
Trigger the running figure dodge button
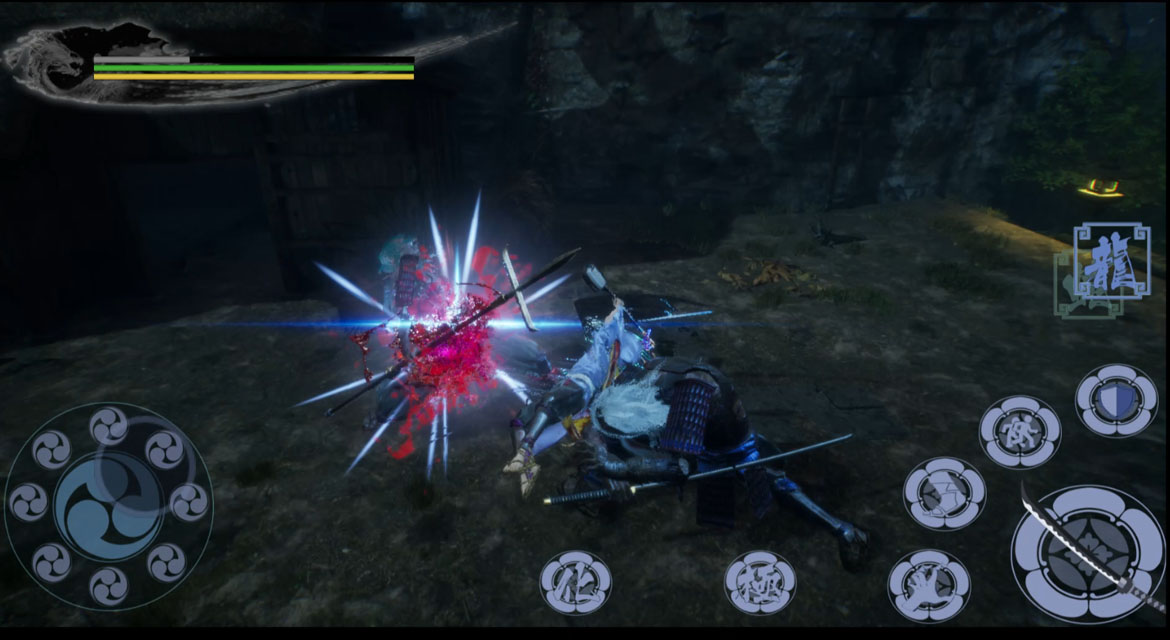pos(1019,431)
